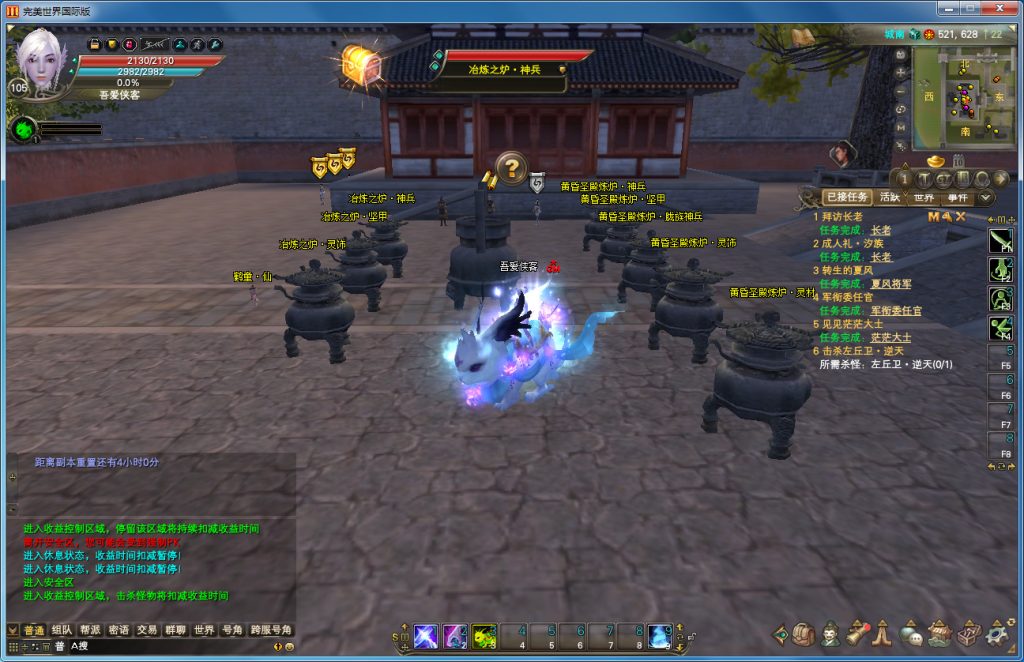Open the 世界 chat channel tab
The image size is (1024, 662).
[x=204, y=630]
